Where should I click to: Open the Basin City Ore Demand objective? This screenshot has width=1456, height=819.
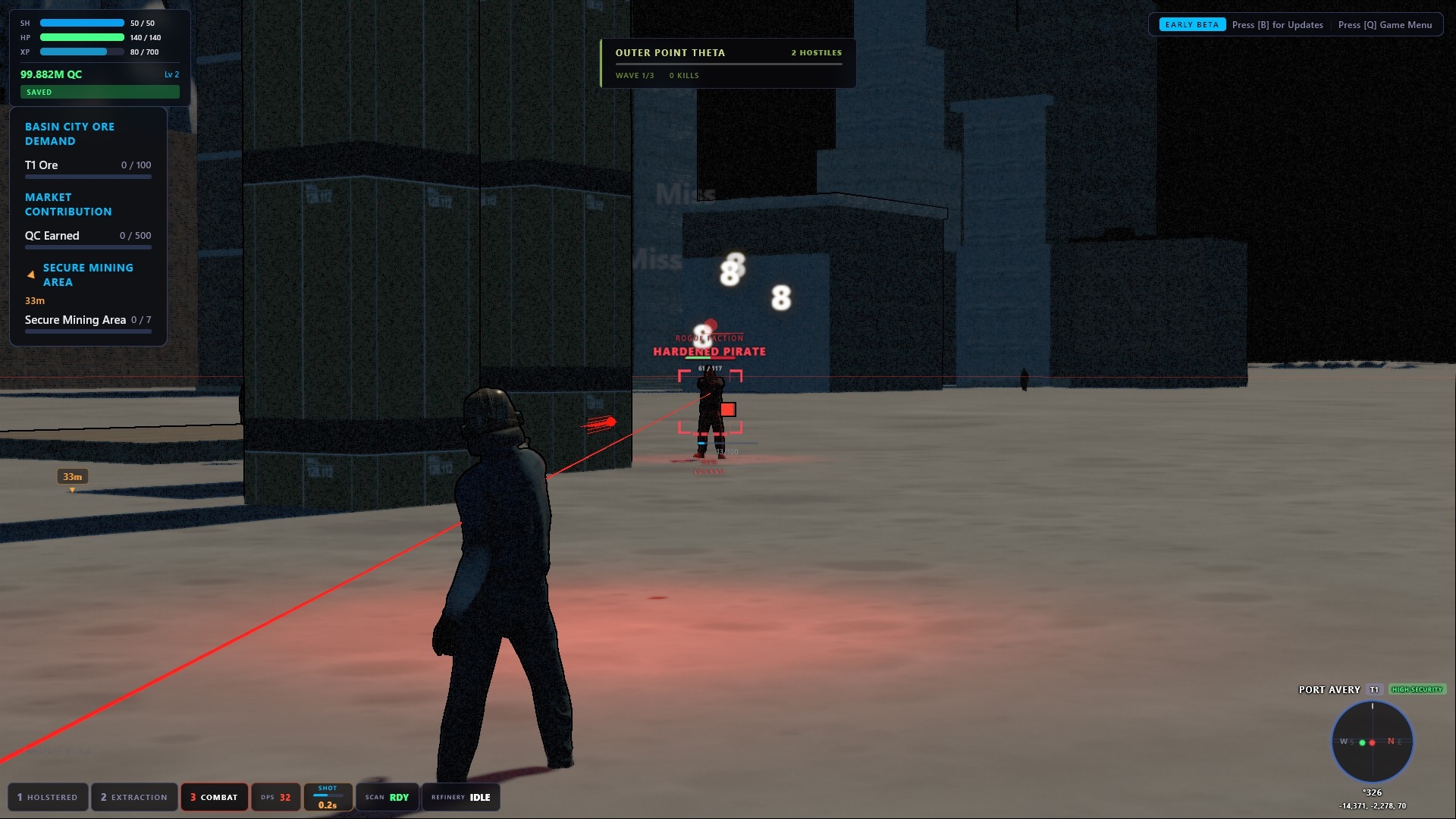[x=70, y=133]
